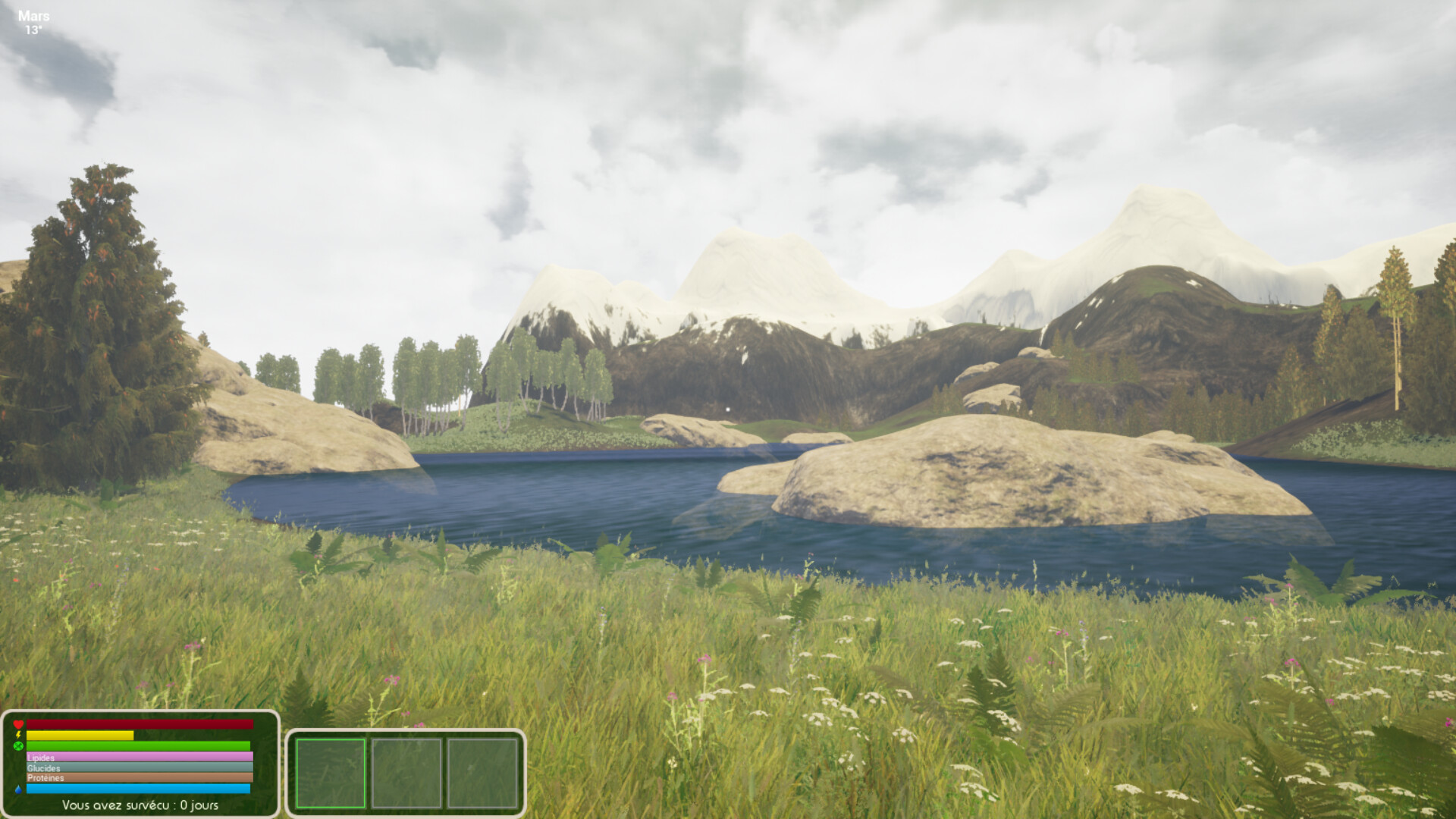1456x819 pixels.
Task: Click the blue hydration bar
Action: tap(139, 789)
